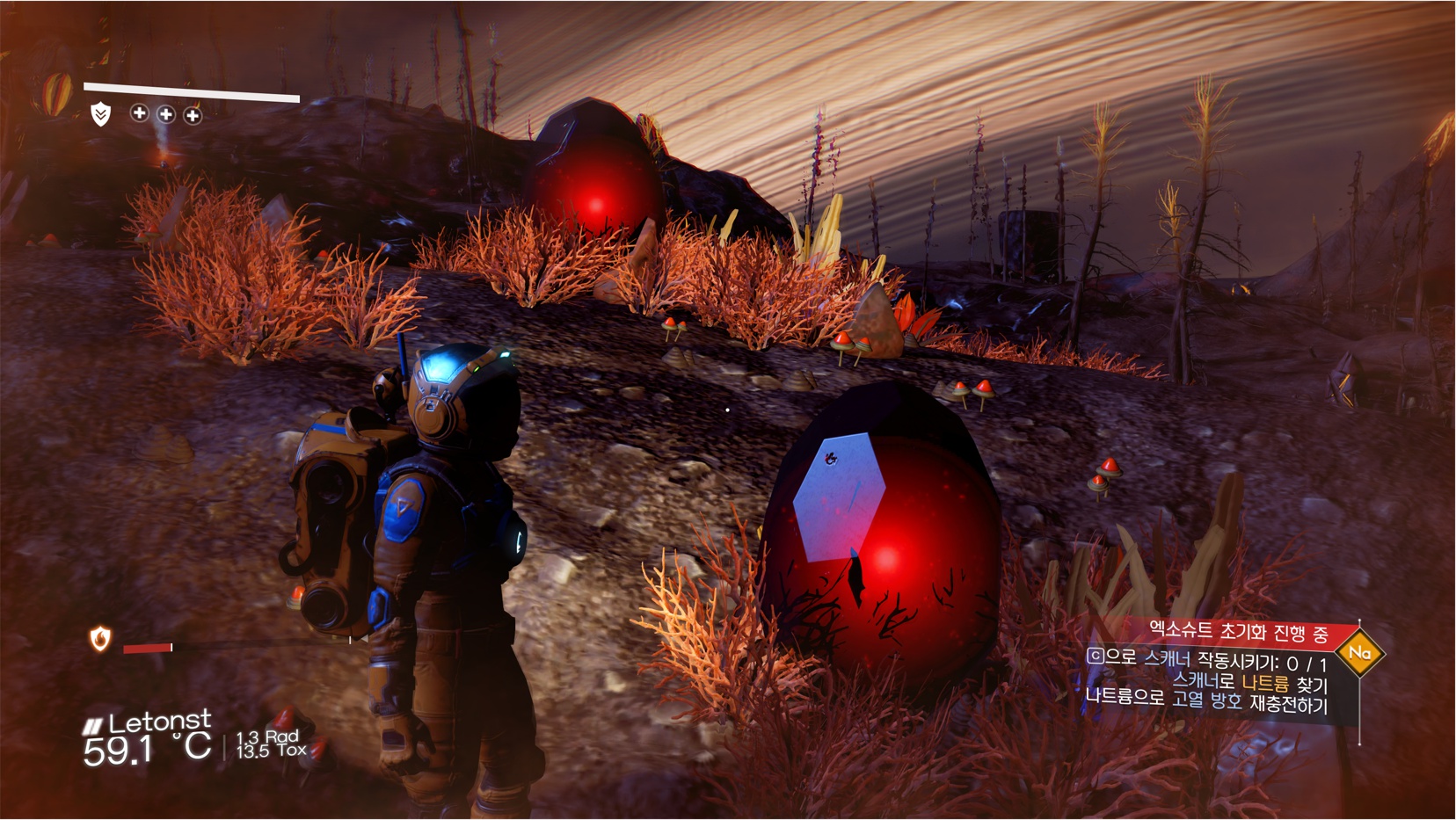This screenshot has width=1456, height=820.
Task: Select the flame hazard protection icon
Action: [x=100, y=639]
